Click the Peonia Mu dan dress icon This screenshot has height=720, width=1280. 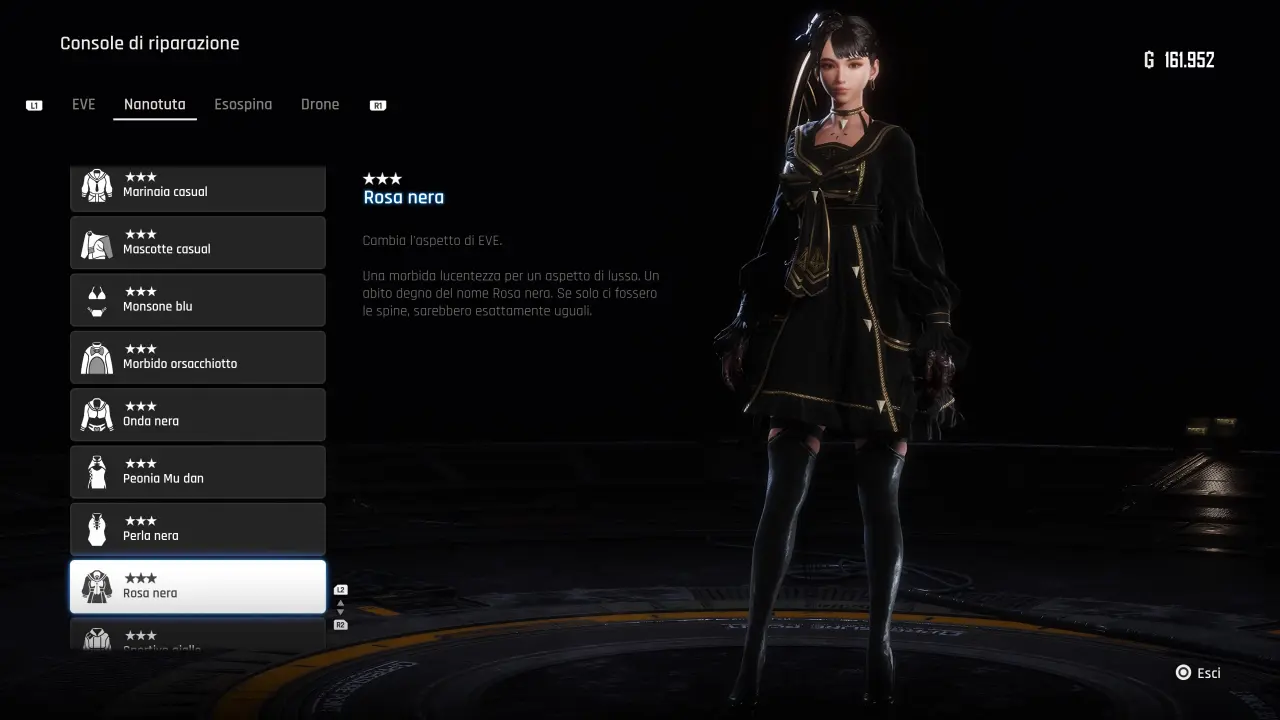click(96, 471)
